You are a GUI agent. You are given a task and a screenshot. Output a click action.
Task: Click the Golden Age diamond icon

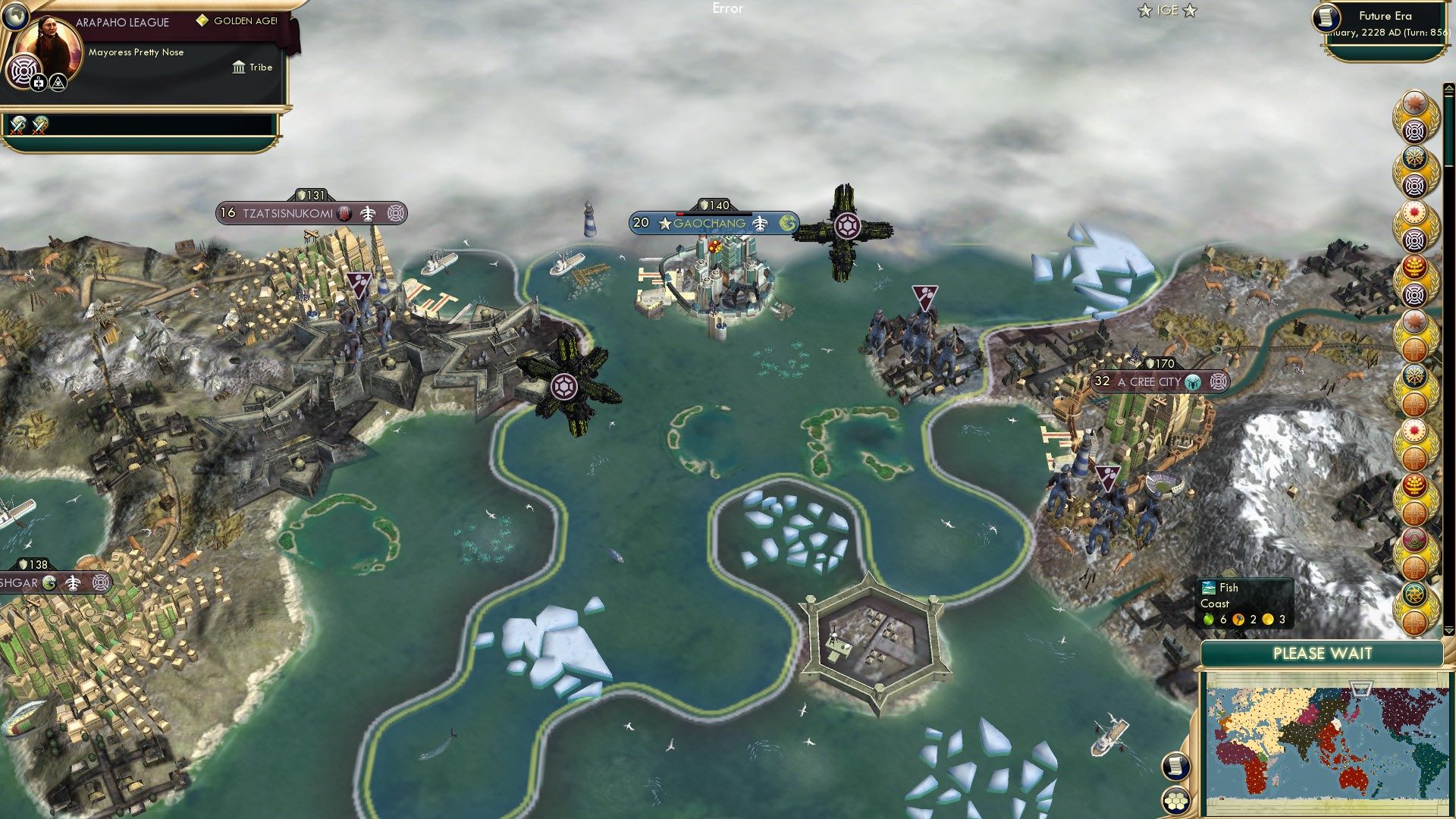pyautogui.click(x=203, y=20)
